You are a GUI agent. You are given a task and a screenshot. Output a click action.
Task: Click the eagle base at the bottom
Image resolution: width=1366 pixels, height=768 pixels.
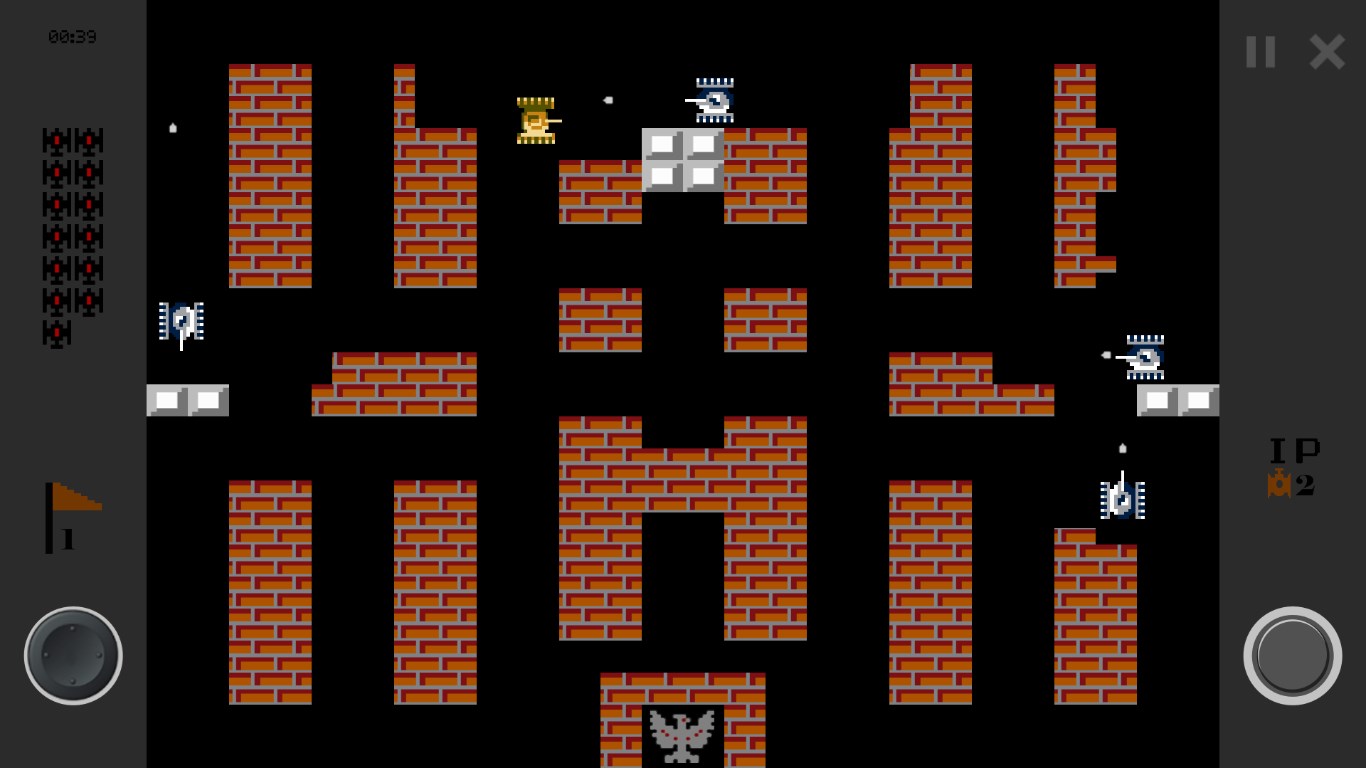pyautogui.click(x=683, y=733)
